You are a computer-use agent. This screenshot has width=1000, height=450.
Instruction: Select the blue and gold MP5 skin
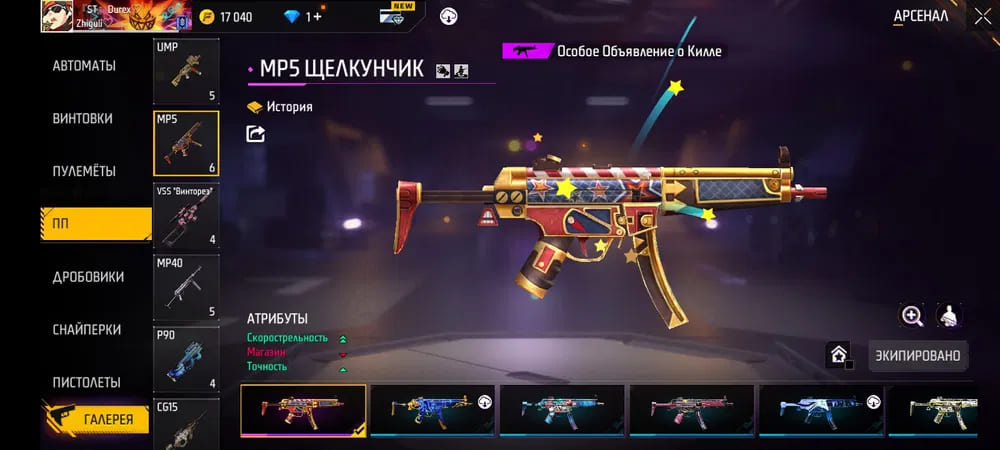[x=433, y=410]
